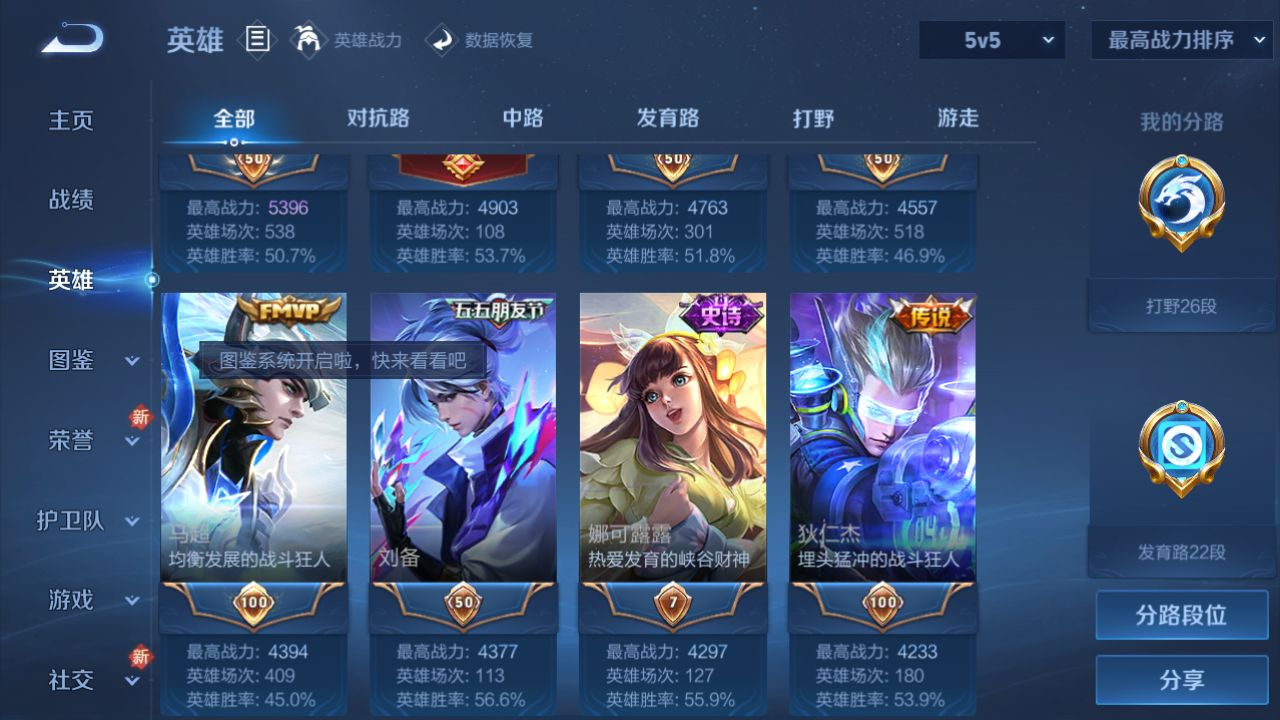Viewport: 1280px width, 720px height.
Task: Open 数据恢复 data recovery
Action: click(x=480, y=40)
